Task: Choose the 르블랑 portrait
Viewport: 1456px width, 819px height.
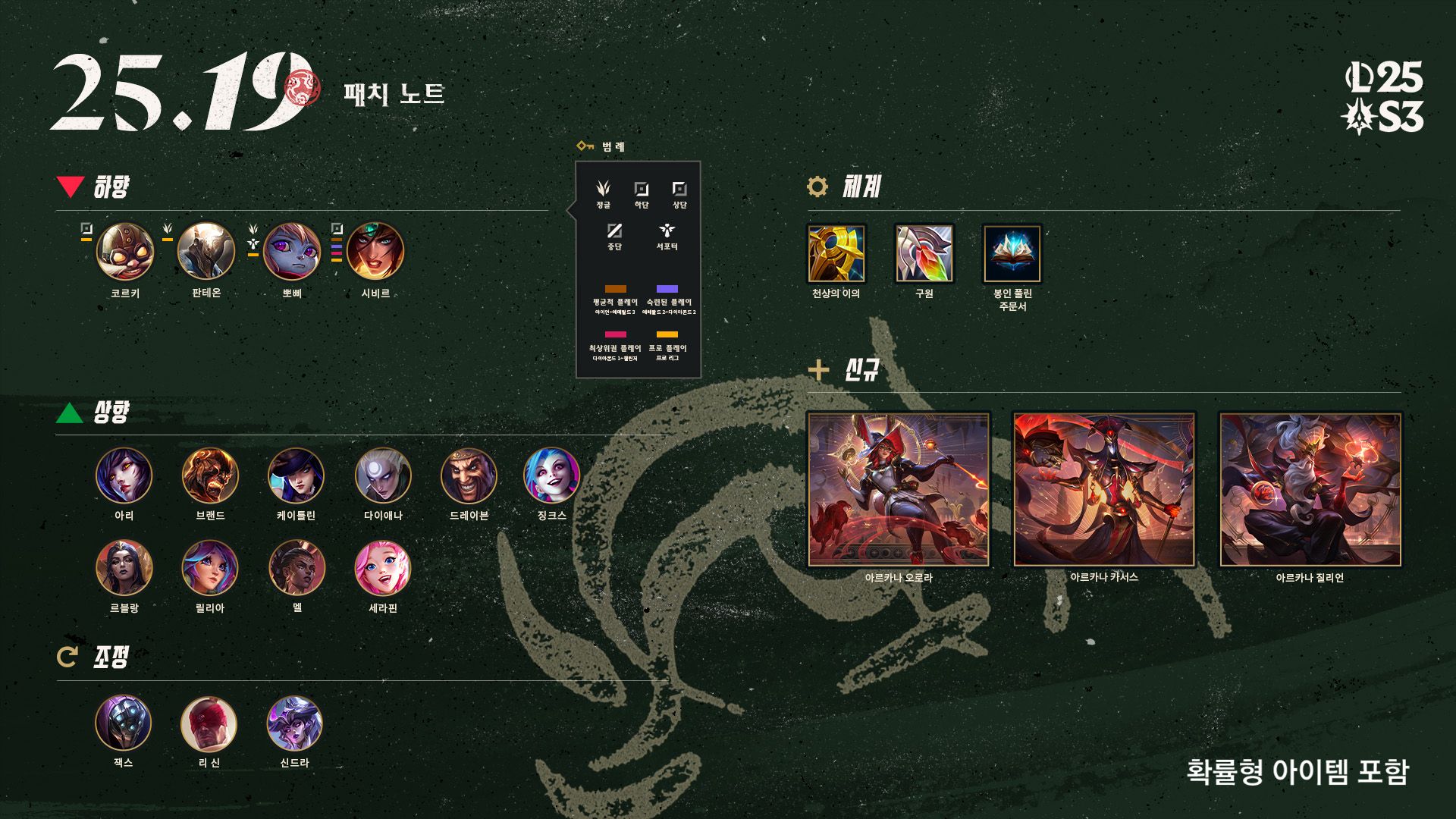Action: (x=124, y=568)
